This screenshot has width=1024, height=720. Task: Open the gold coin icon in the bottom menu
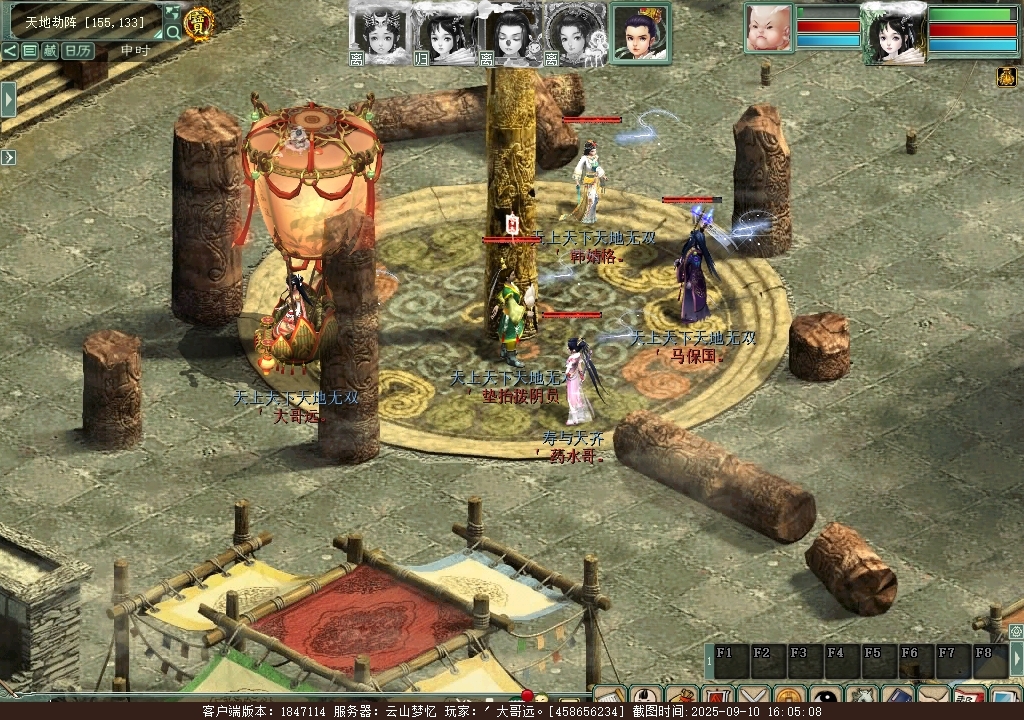point(789,696)
